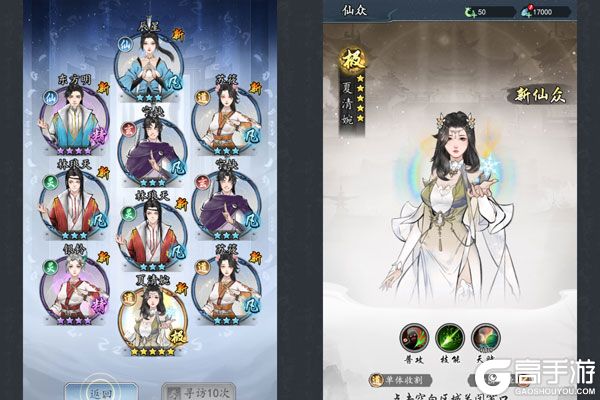
Task: Tap the 寻访10次 summon button
Action: click(190, 391)
